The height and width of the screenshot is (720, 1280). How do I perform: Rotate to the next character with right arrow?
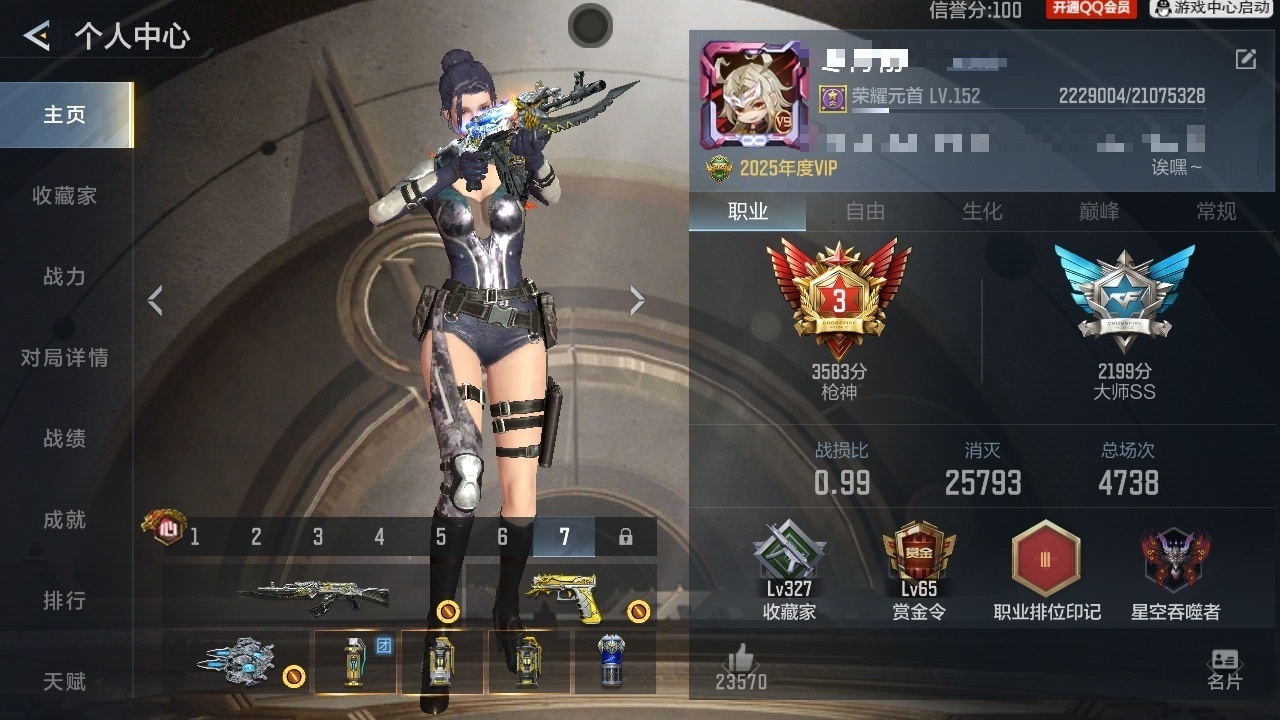[637, 300]
